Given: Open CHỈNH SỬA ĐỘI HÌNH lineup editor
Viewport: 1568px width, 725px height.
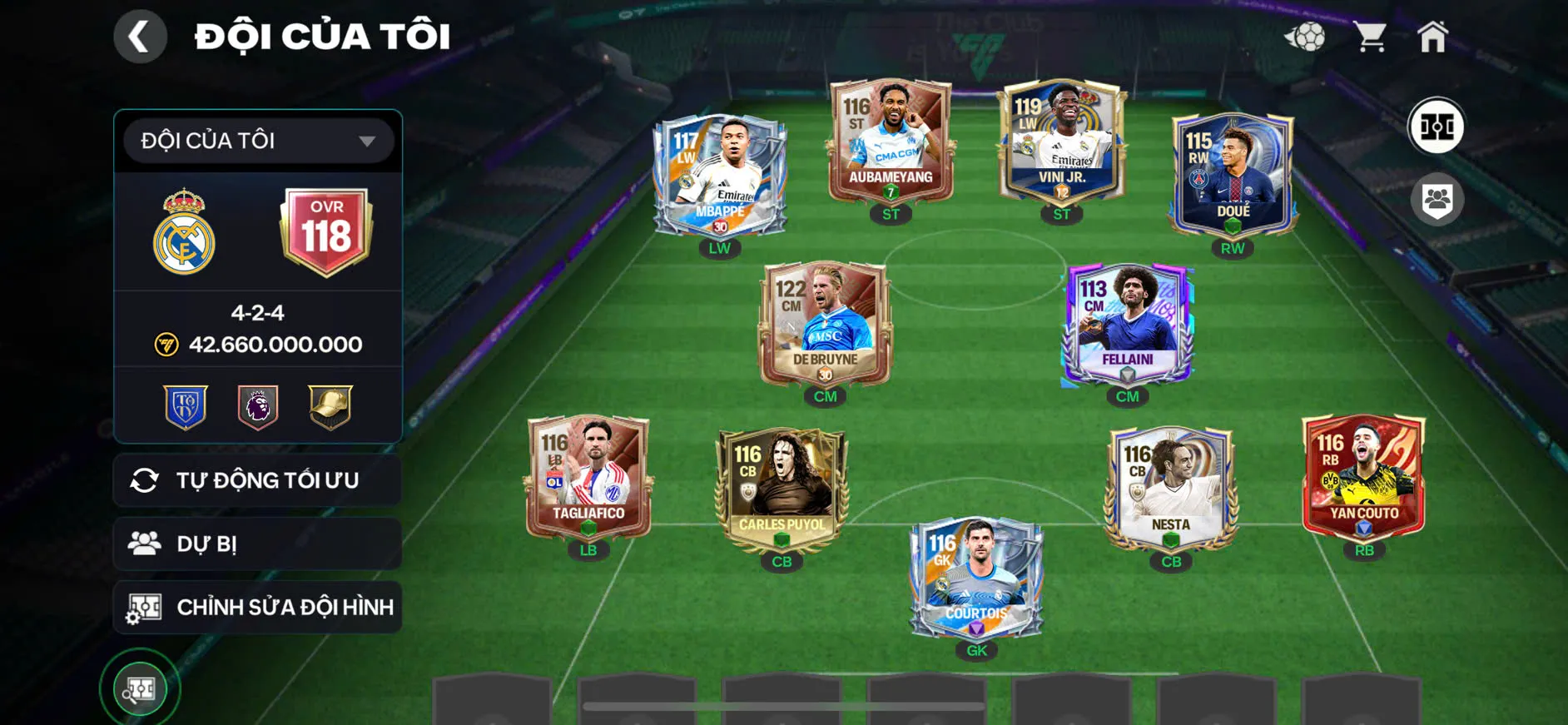Looking at the screenshot, I should [256, 607].
